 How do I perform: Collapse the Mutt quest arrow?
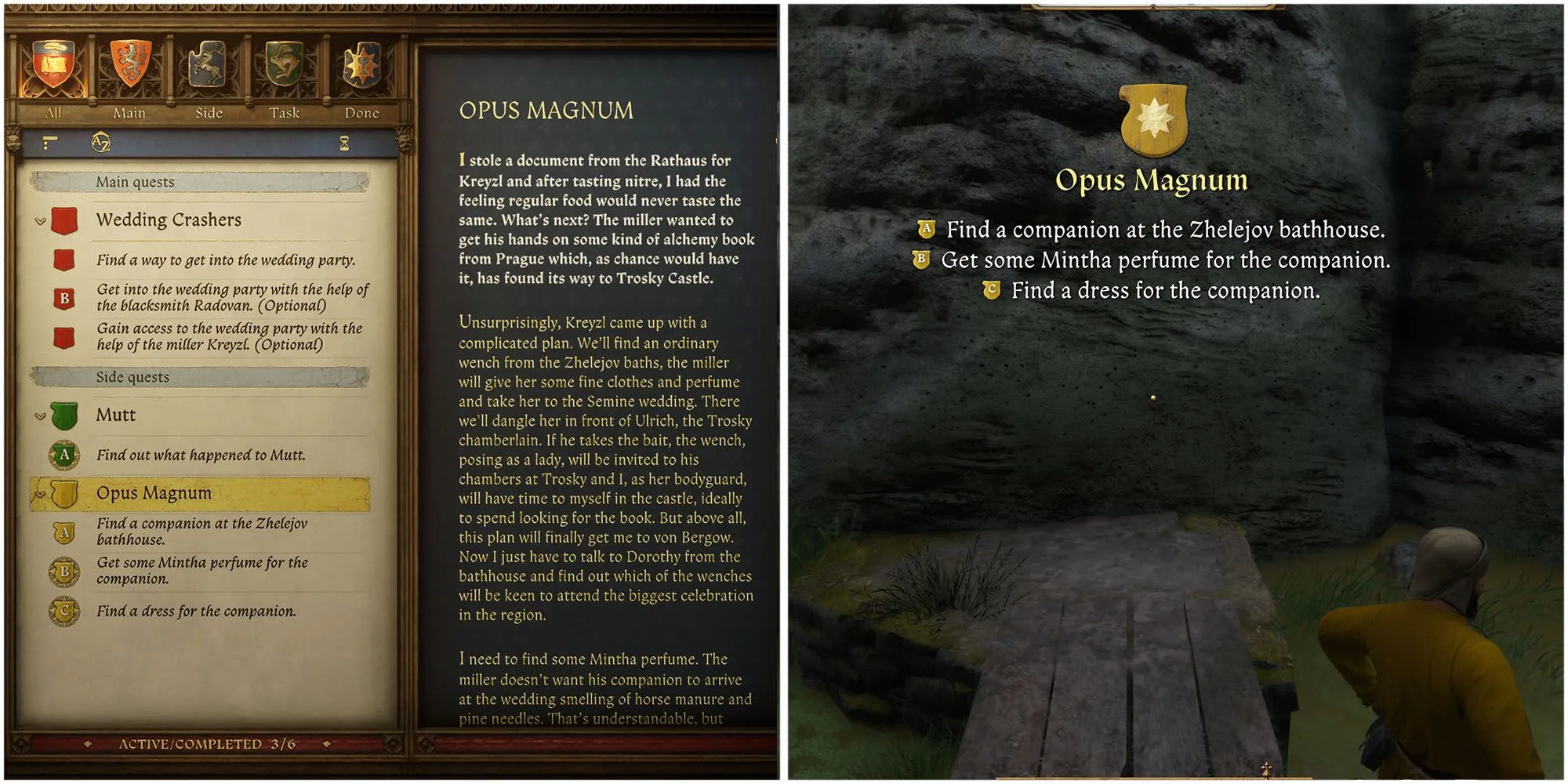(x=40, y=416)
